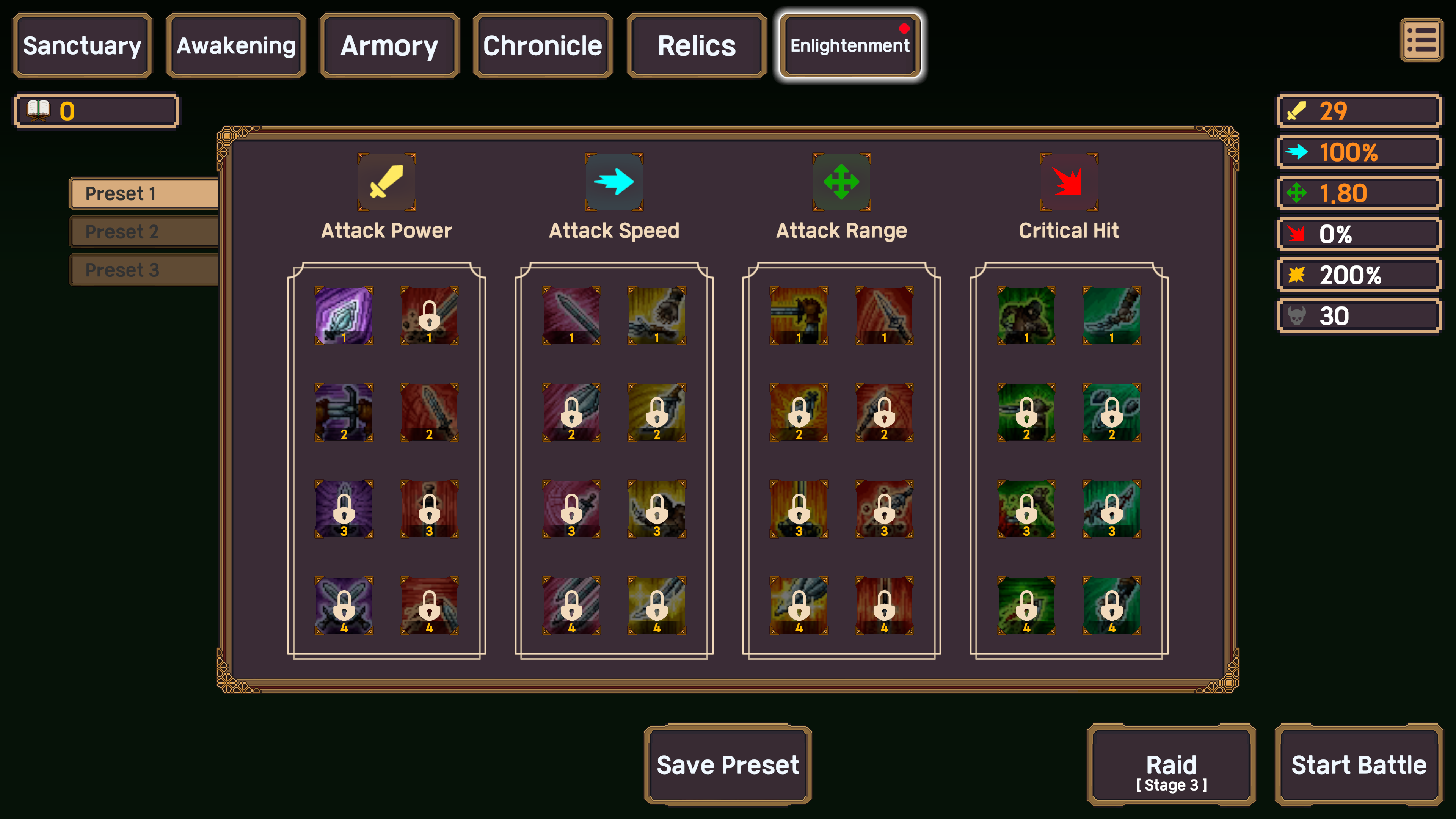Screen dimensions: 1456x819
Task: Activate Preset 1 slot
Action: (x=144, y=193)
